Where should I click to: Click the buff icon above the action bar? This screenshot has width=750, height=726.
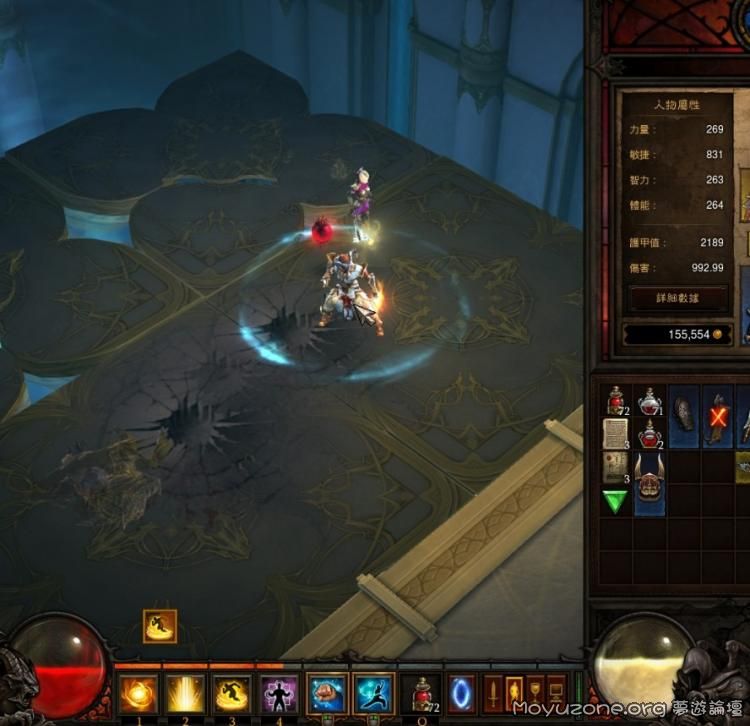[160, 626]
